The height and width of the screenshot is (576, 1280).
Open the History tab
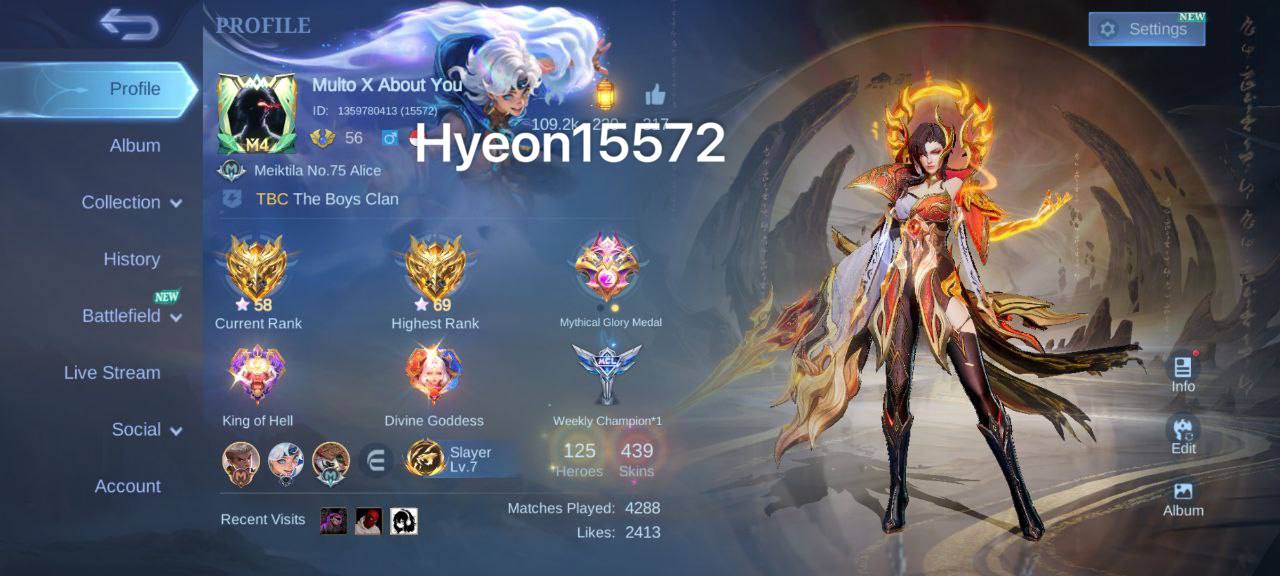[132, 259]
